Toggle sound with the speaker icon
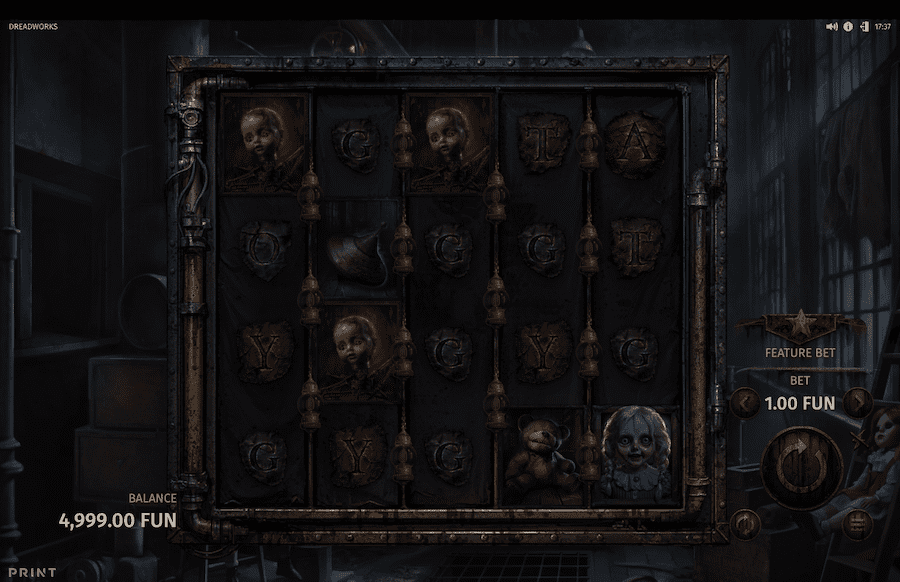The height and width of the screenshot is (582, 900). [832, 27]
